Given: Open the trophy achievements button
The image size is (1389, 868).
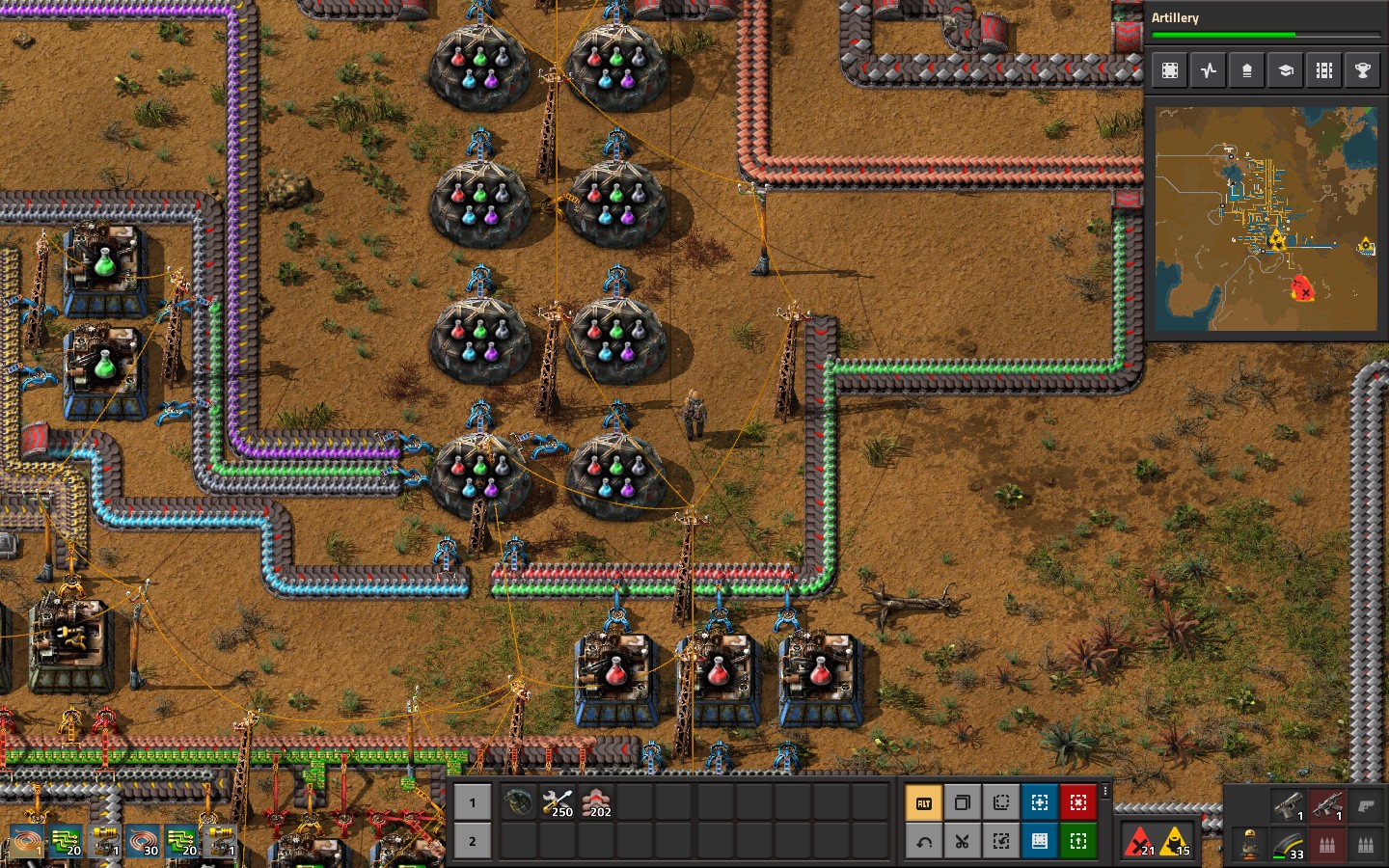Looking at the screenshot, I should (1363, 70).
